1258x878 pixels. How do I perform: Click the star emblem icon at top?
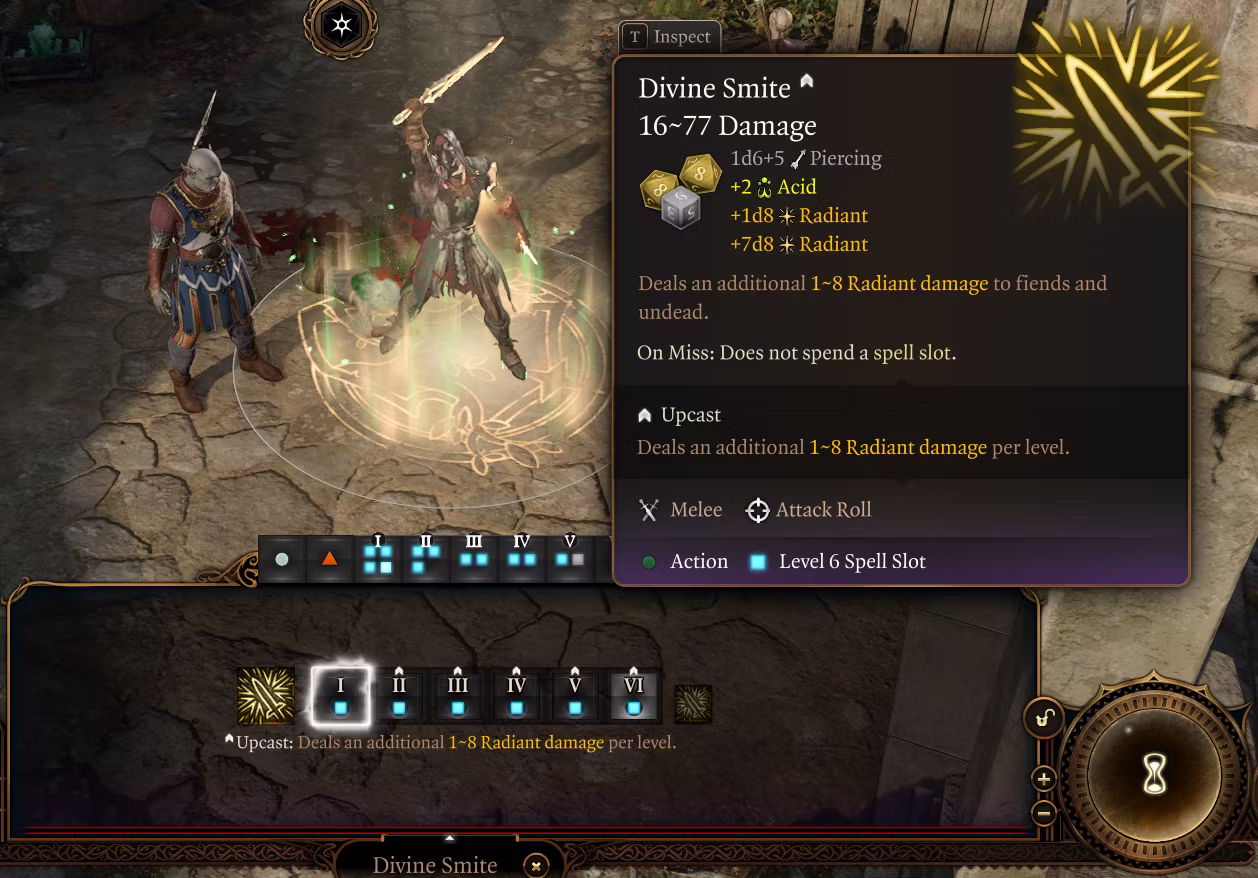pos(342,25)
